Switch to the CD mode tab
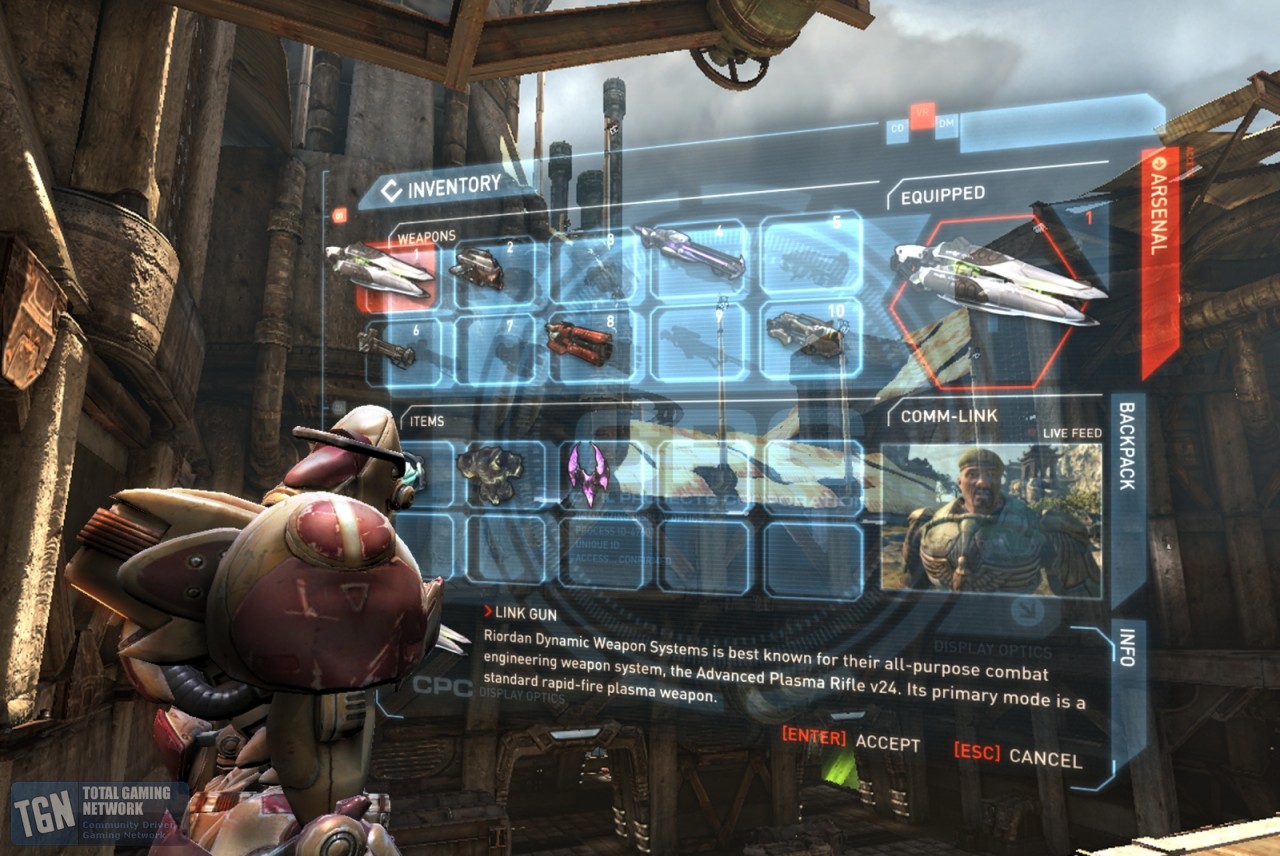Screen dimensions: 1280x856 (x=896, y=126)
